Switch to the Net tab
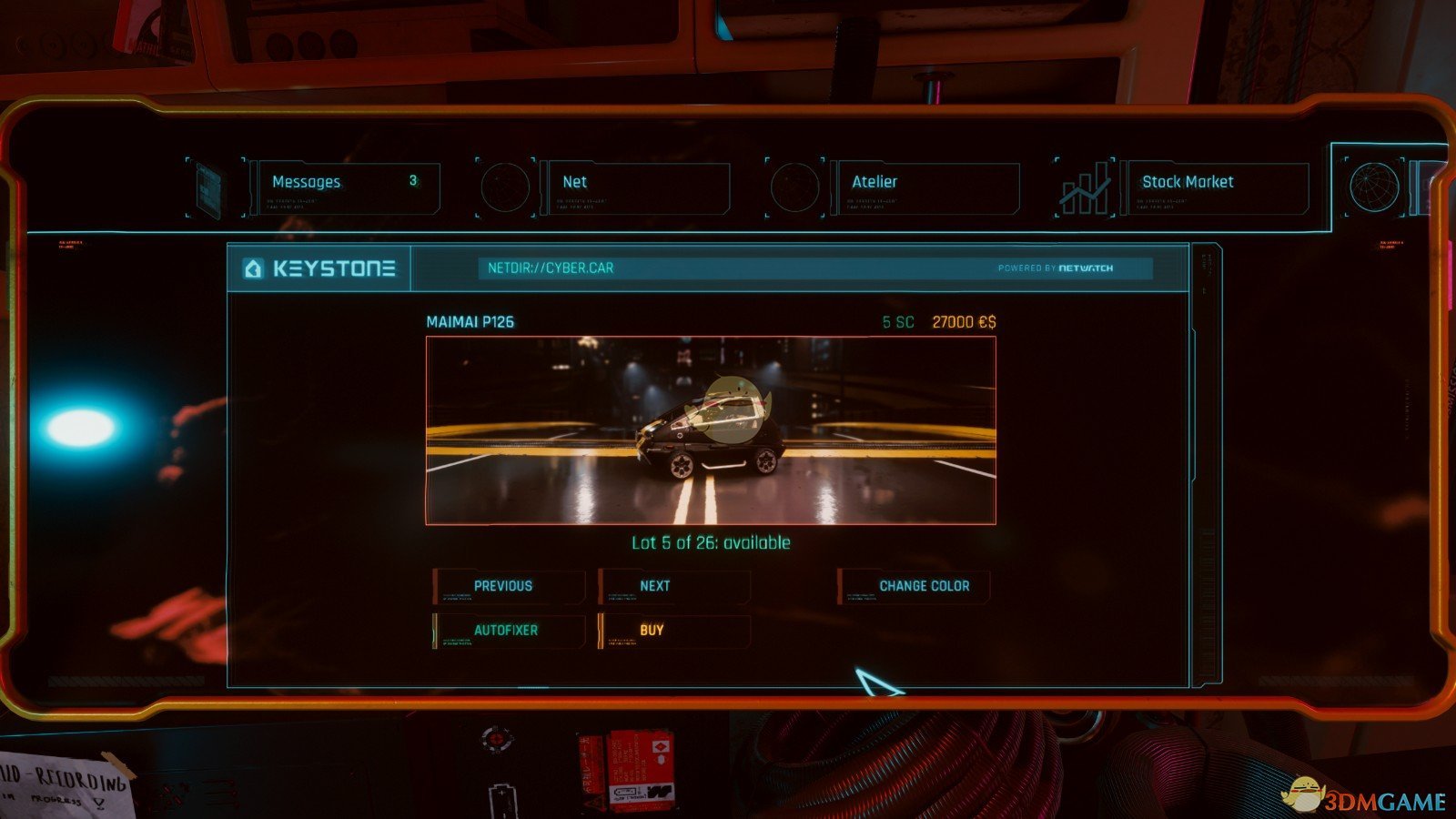The width and height of the screenshot is (1456, 819). [x=635, y=187]
